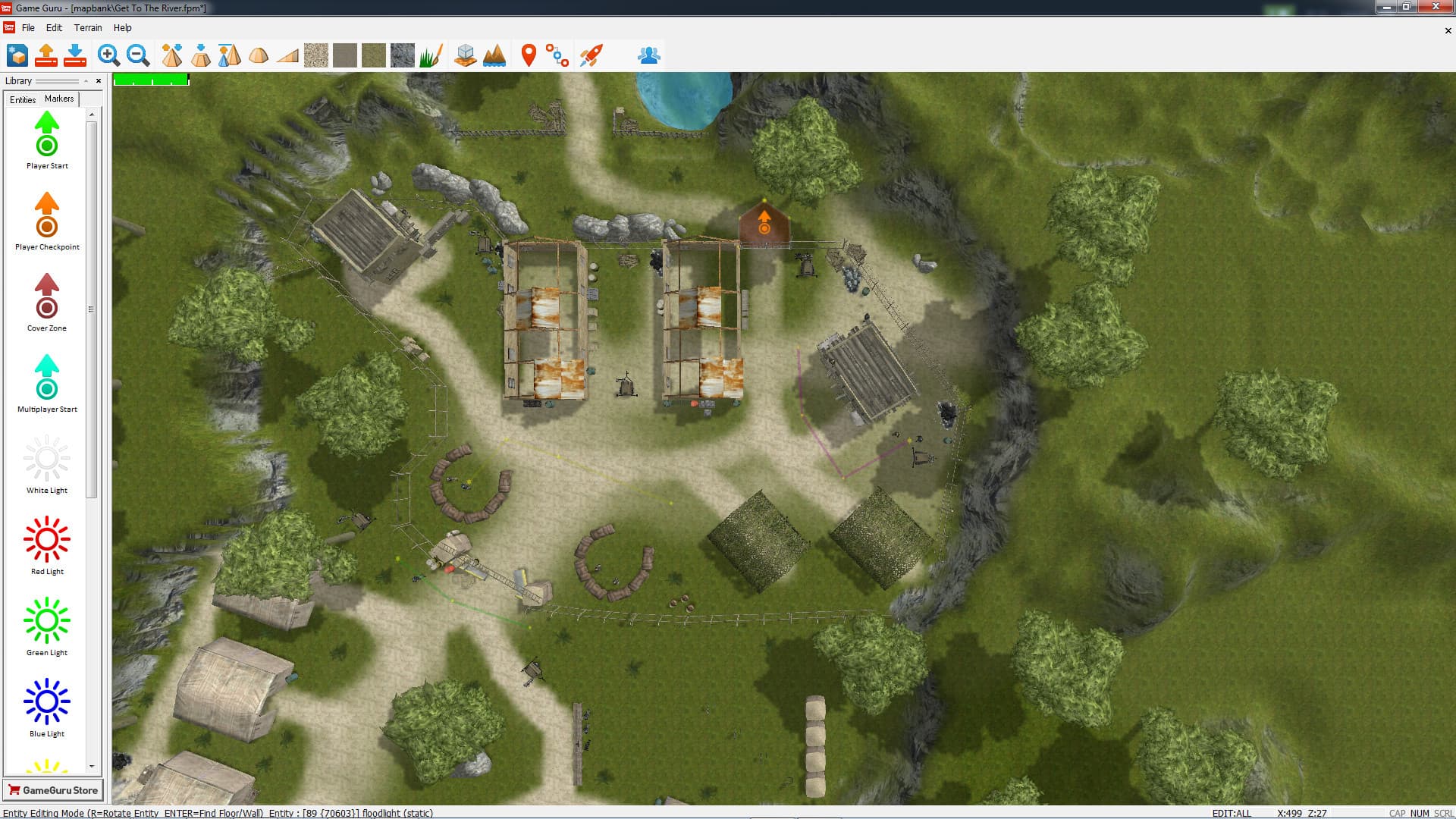This screenshot has width=1456, height=819.
Task: Choose the ramp terrain shaping tool
Action: [x=287, y=55]
